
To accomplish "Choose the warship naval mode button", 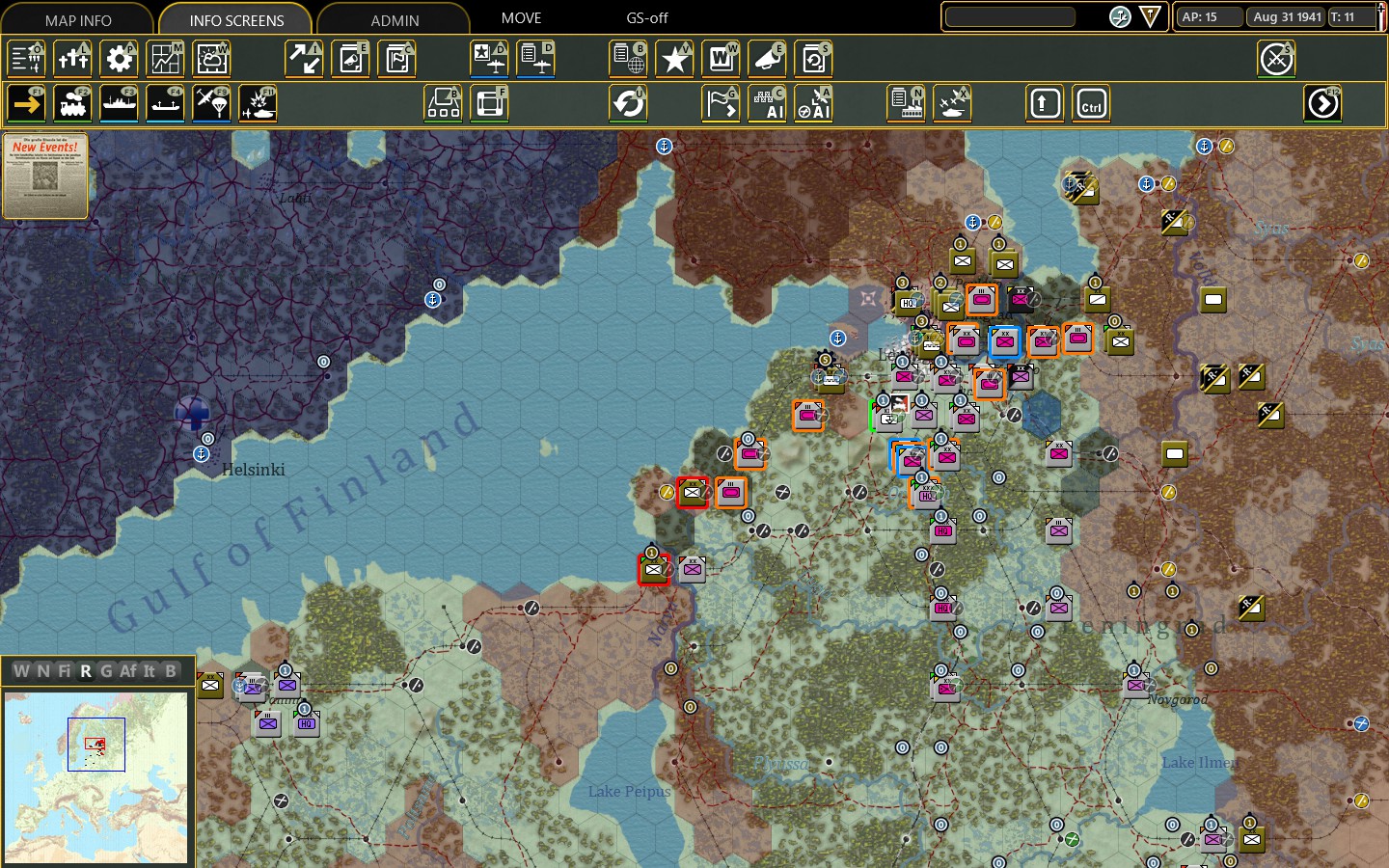I will 120,103.
